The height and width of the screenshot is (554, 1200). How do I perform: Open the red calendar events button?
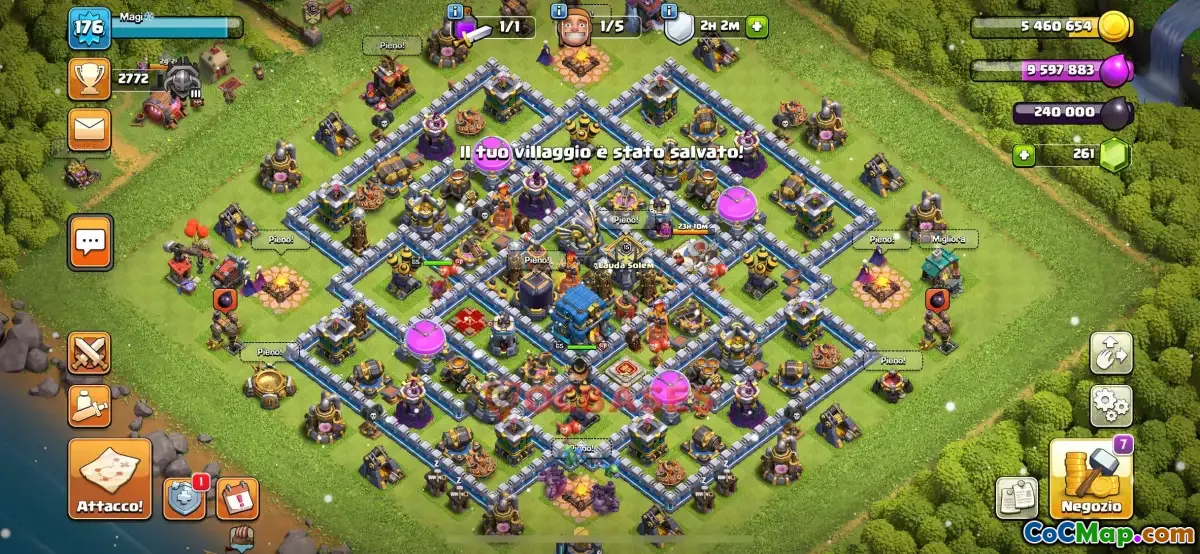[237, 498]
